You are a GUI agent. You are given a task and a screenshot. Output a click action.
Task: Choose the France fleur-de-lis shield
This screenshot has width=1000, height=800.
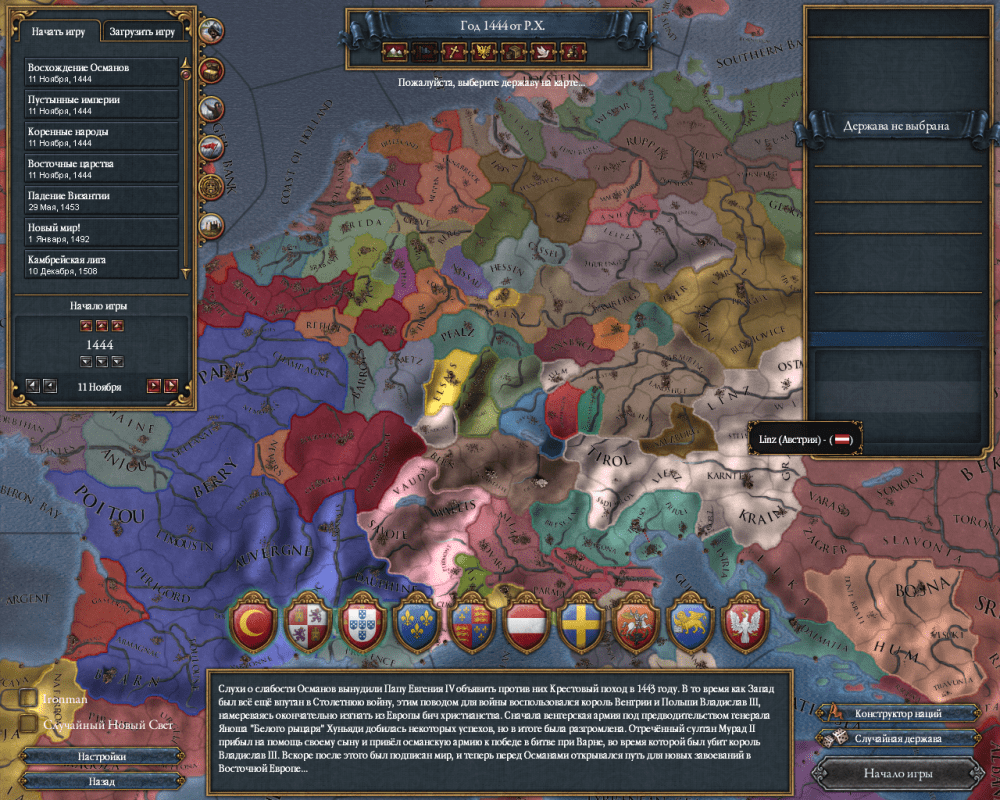pos(413,623)
